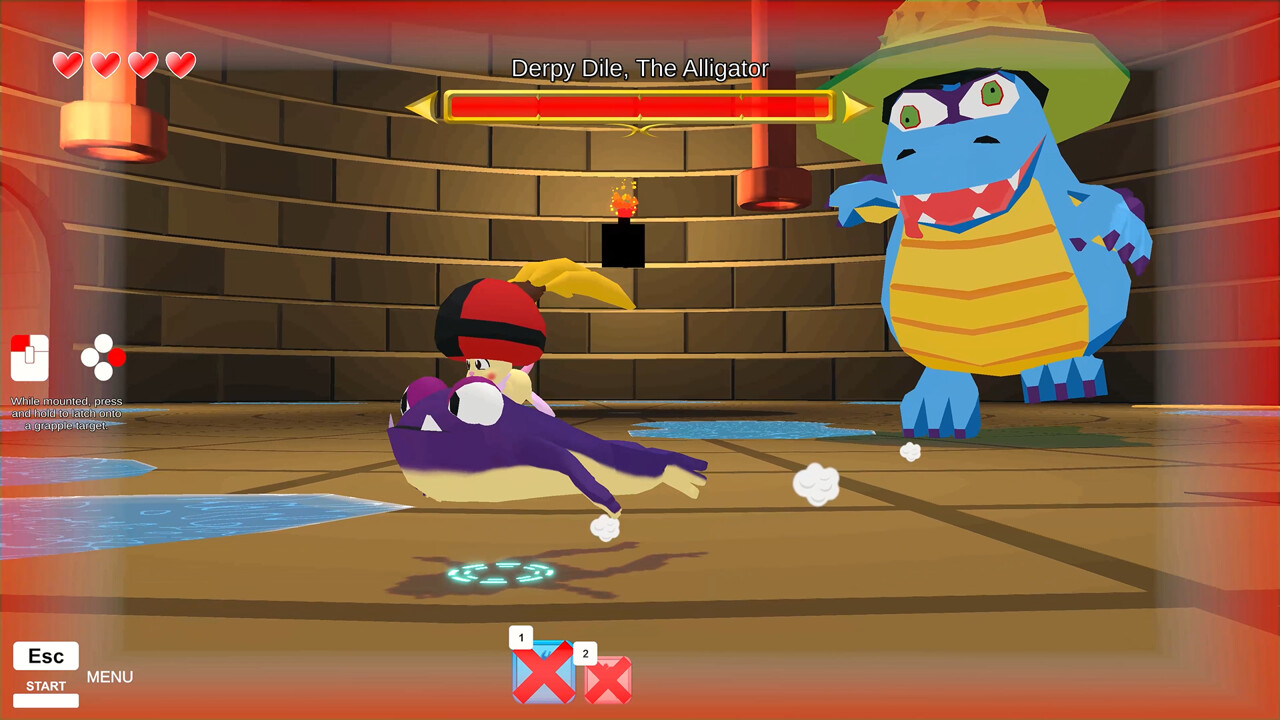The image size is (1280, 720).
Task: Click Derpy Dile's red health bar
Action: (640, 104)
